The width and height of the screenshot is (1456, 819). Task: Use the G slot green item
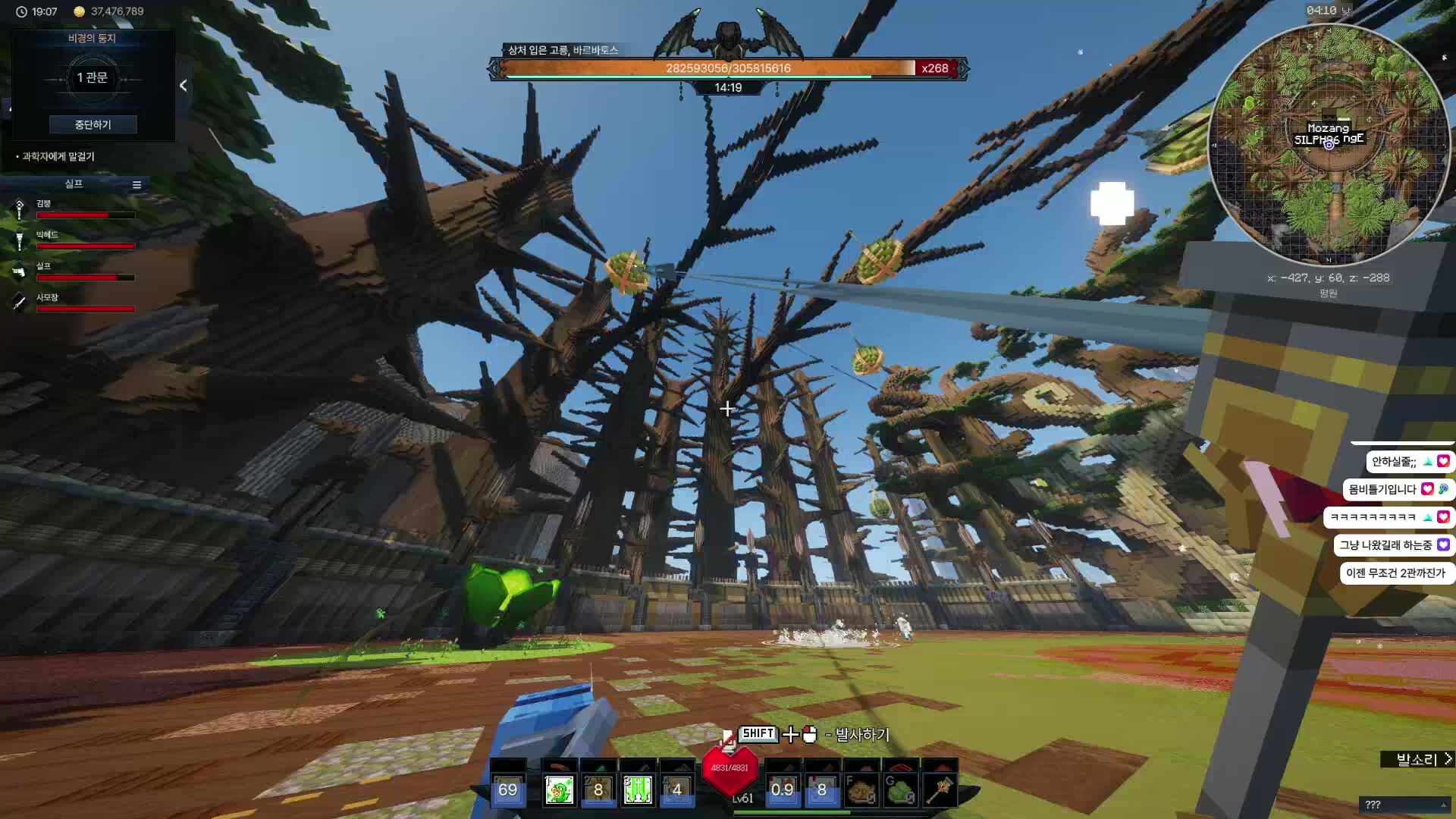pyautogui.click(x=900, y=790)
